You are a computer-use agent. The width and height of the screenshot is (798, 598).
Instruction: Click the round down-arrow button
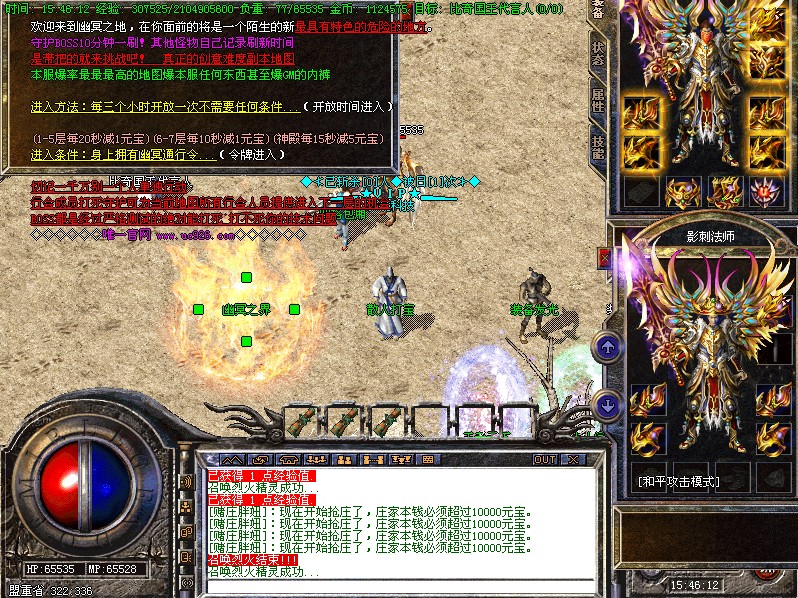(x=608, y=404)
